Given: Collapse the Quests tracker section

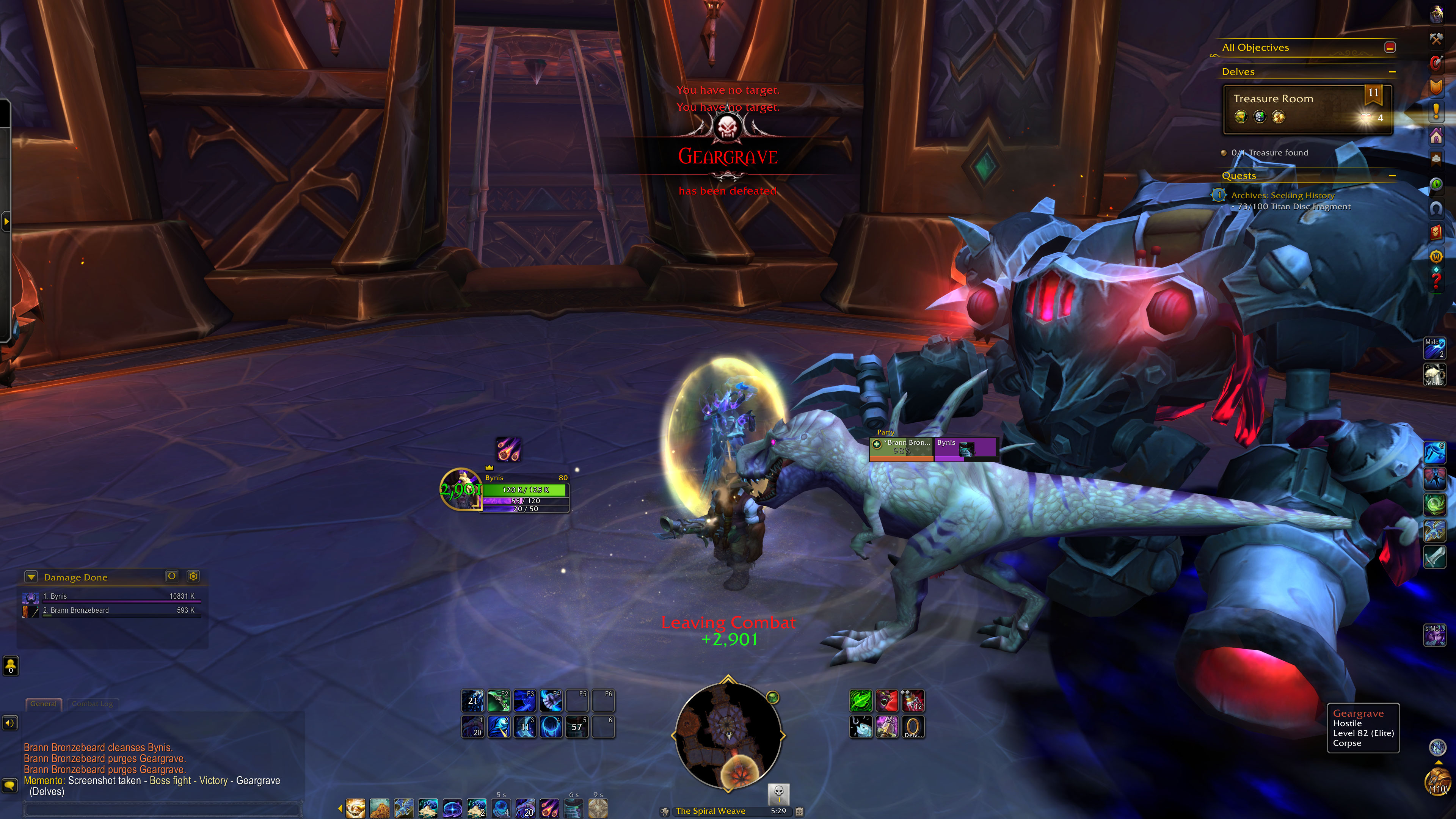Looking at the screenshot, I should coord(1392,176).
